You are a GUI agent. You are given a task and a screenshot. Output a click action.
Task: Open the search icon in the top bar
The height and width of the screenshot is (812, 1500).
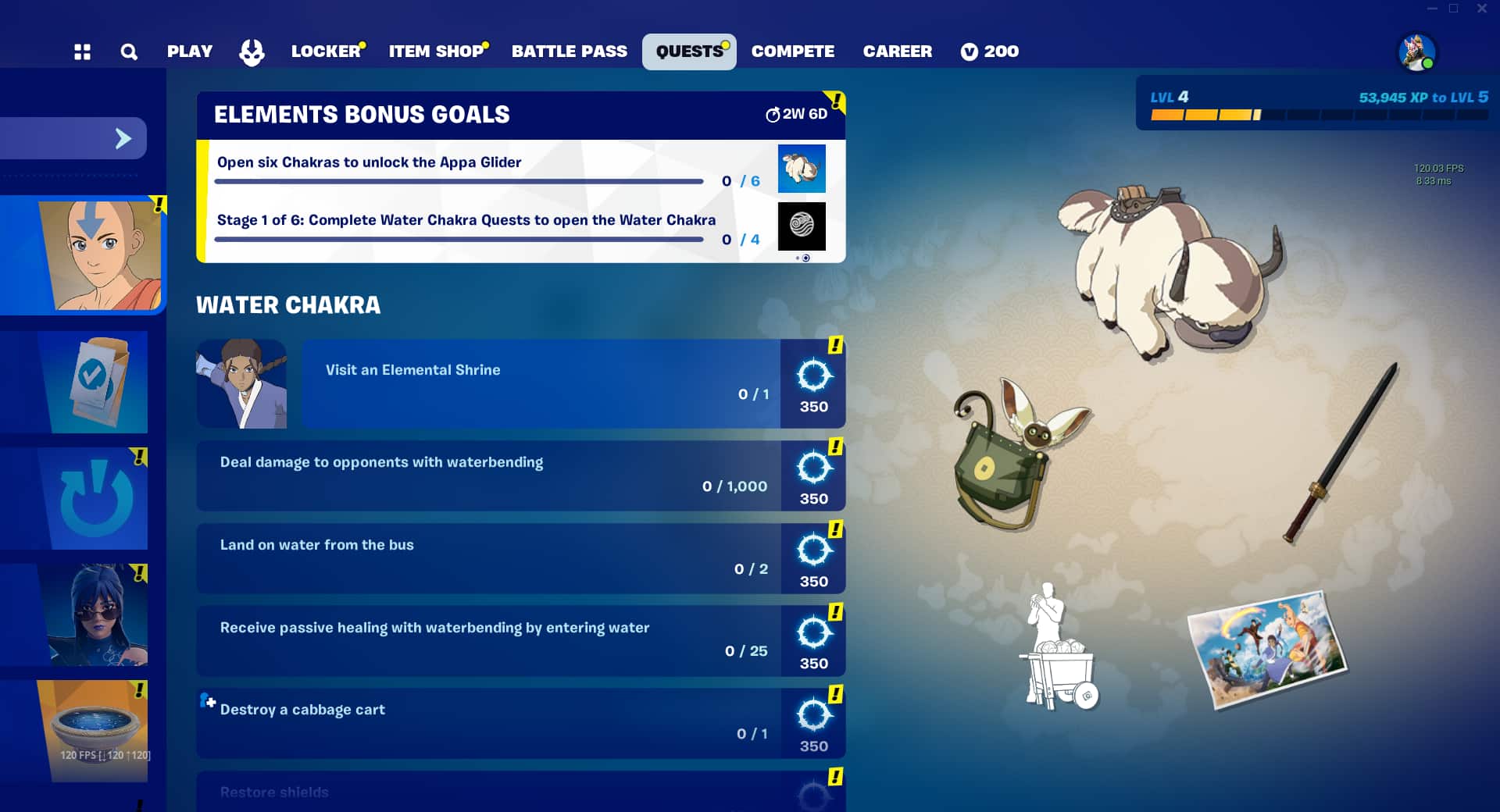tap(128, 51)
